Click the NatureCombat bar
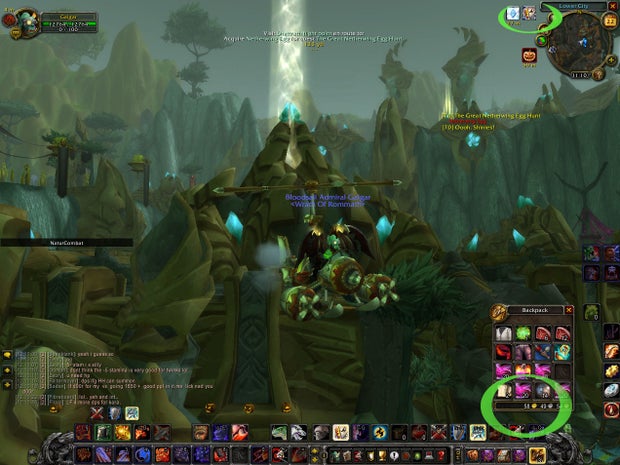 click(67, 243)
